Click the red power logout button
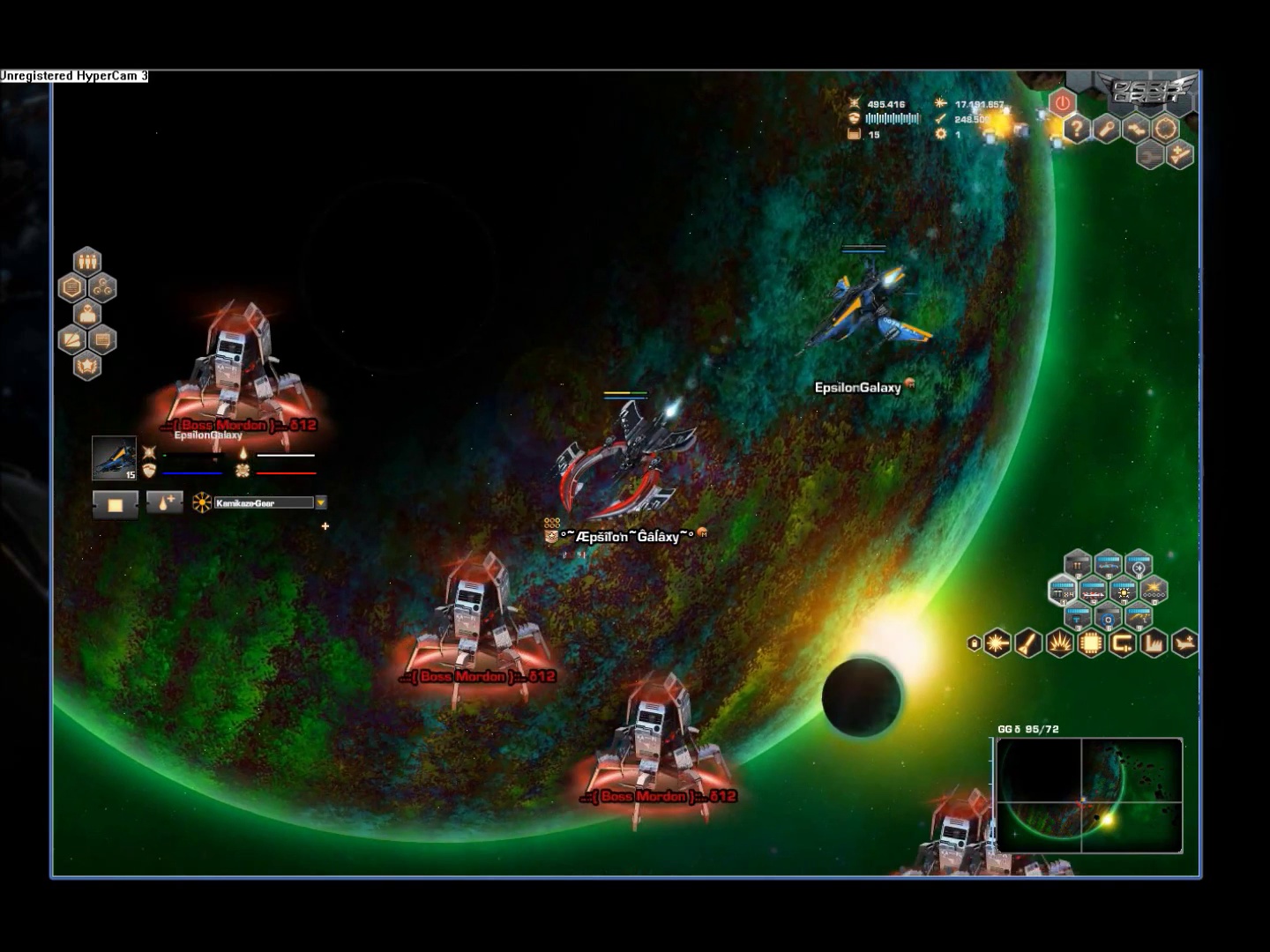This screenshot has width=1270, height=952. pyautogui.click(x=1062, y=102)
